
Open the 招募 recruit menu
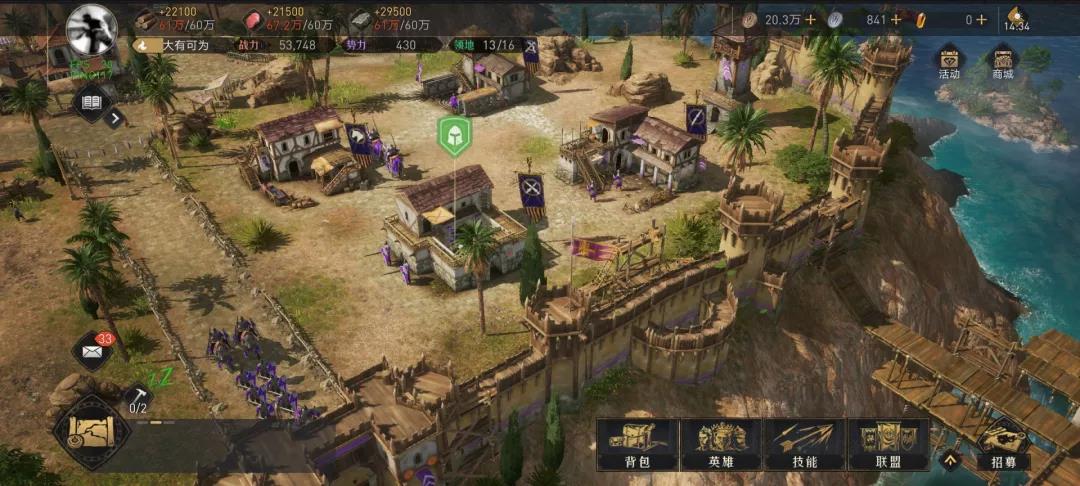(x=1003, y=445)
